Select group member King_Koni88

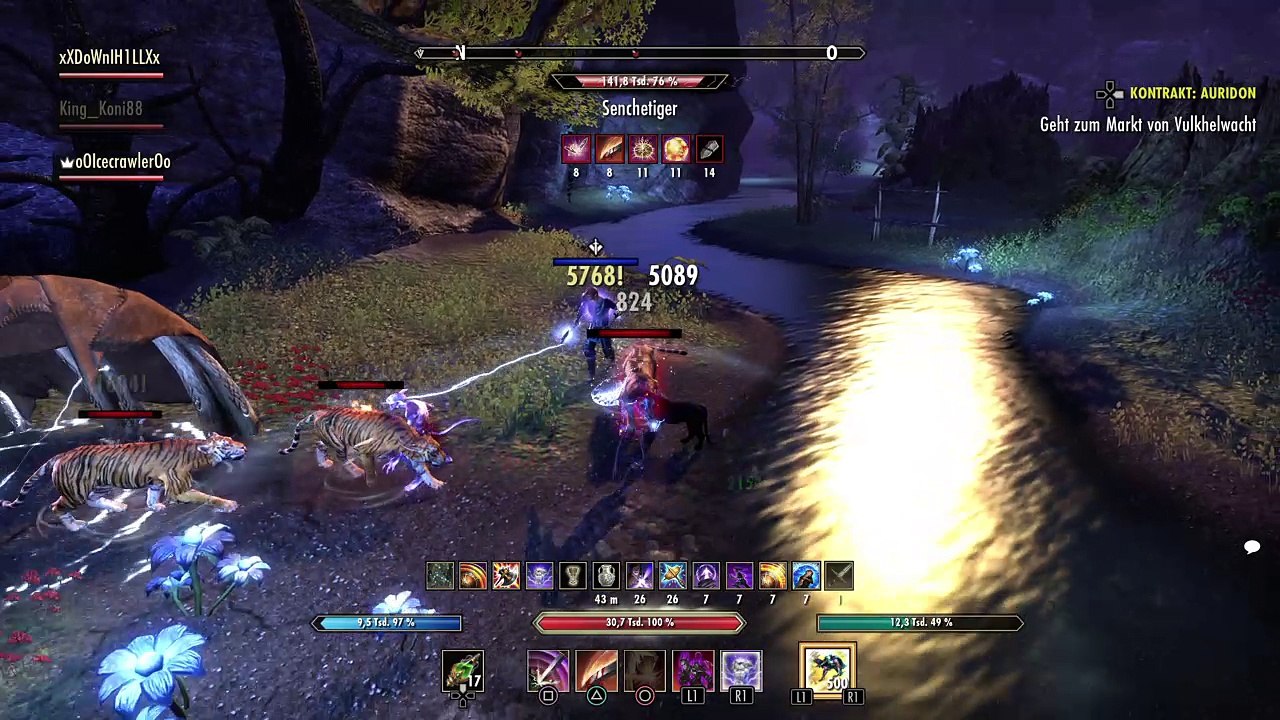[x=100, y=109]
